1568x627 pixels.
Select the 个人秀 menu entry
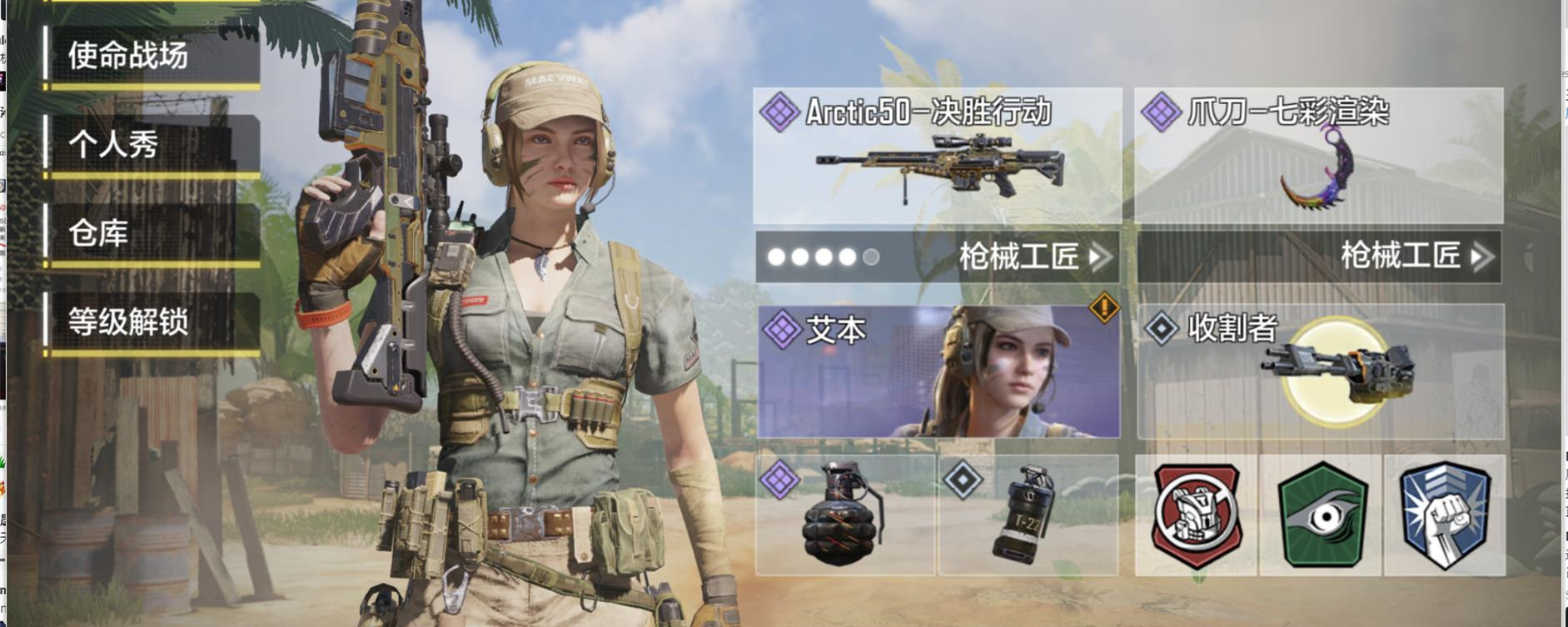tap(152, 145)
